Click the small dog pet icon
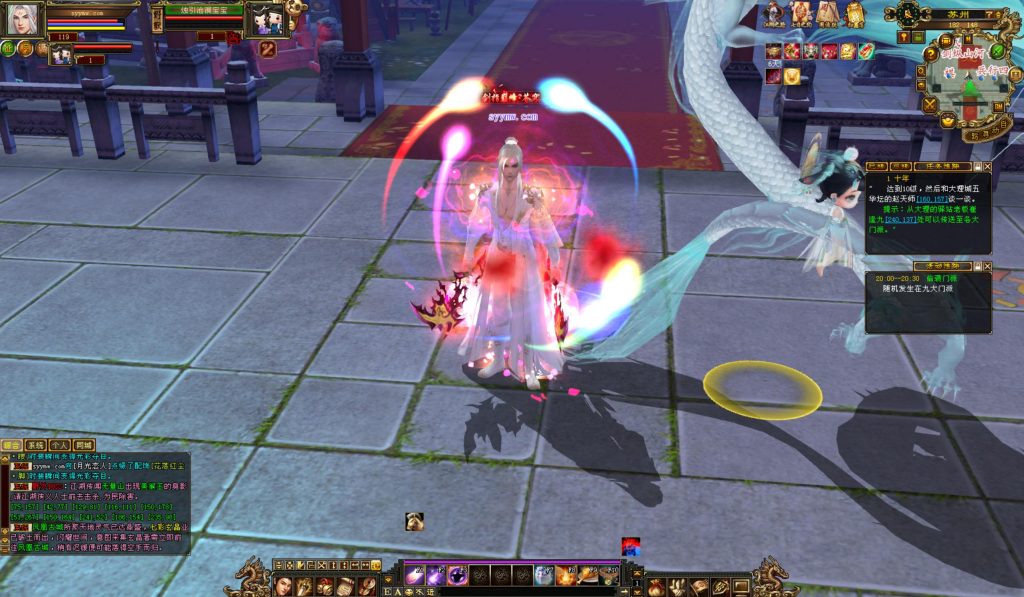The width and height of the screenshot is (1024, 597). pos(414,521)
